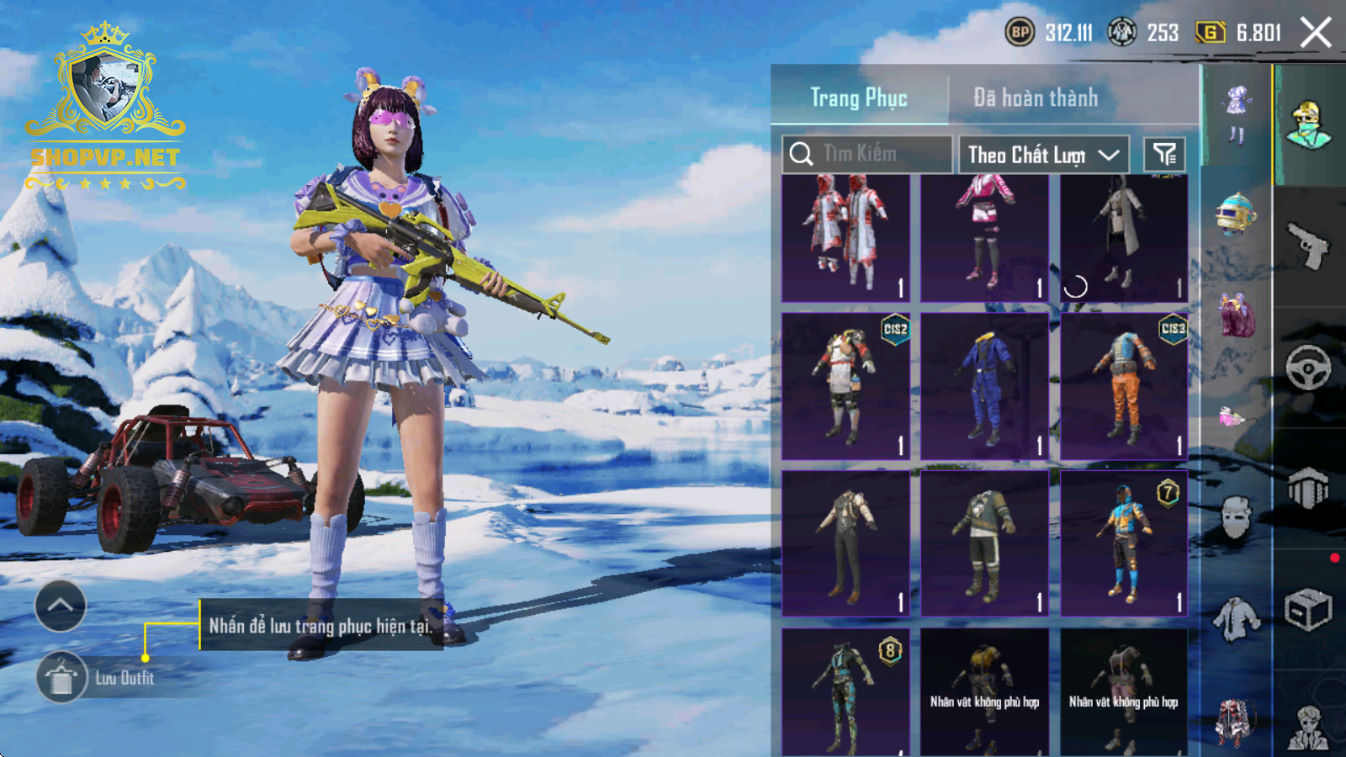Open the Theo Chất Lượng sort dropdown
Screen dimensions: 1346x757
coord(1043,154)
